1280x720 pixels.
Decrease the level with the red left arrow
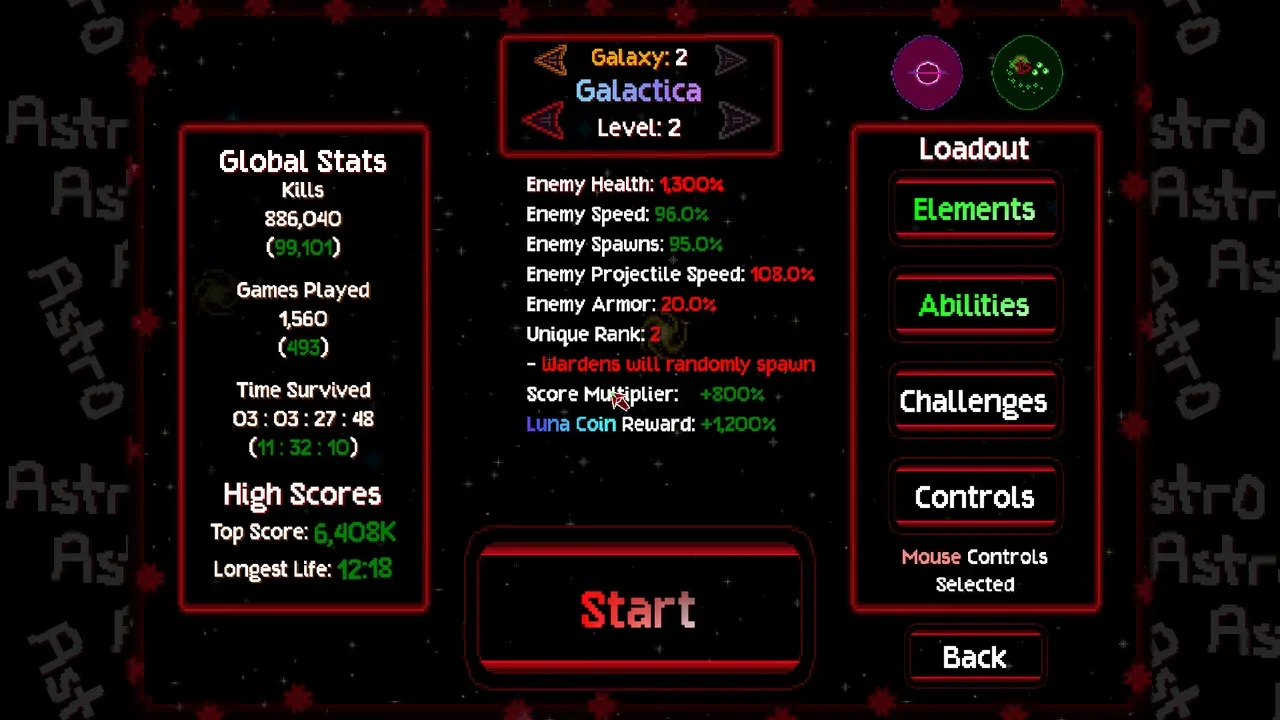544,122
